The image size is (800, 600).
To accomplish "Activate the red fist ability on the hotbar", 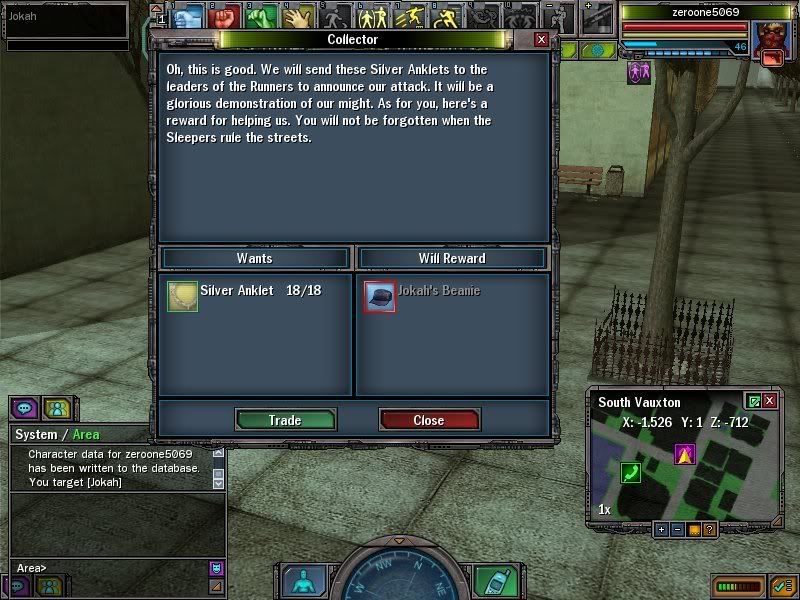I will 224,17.
